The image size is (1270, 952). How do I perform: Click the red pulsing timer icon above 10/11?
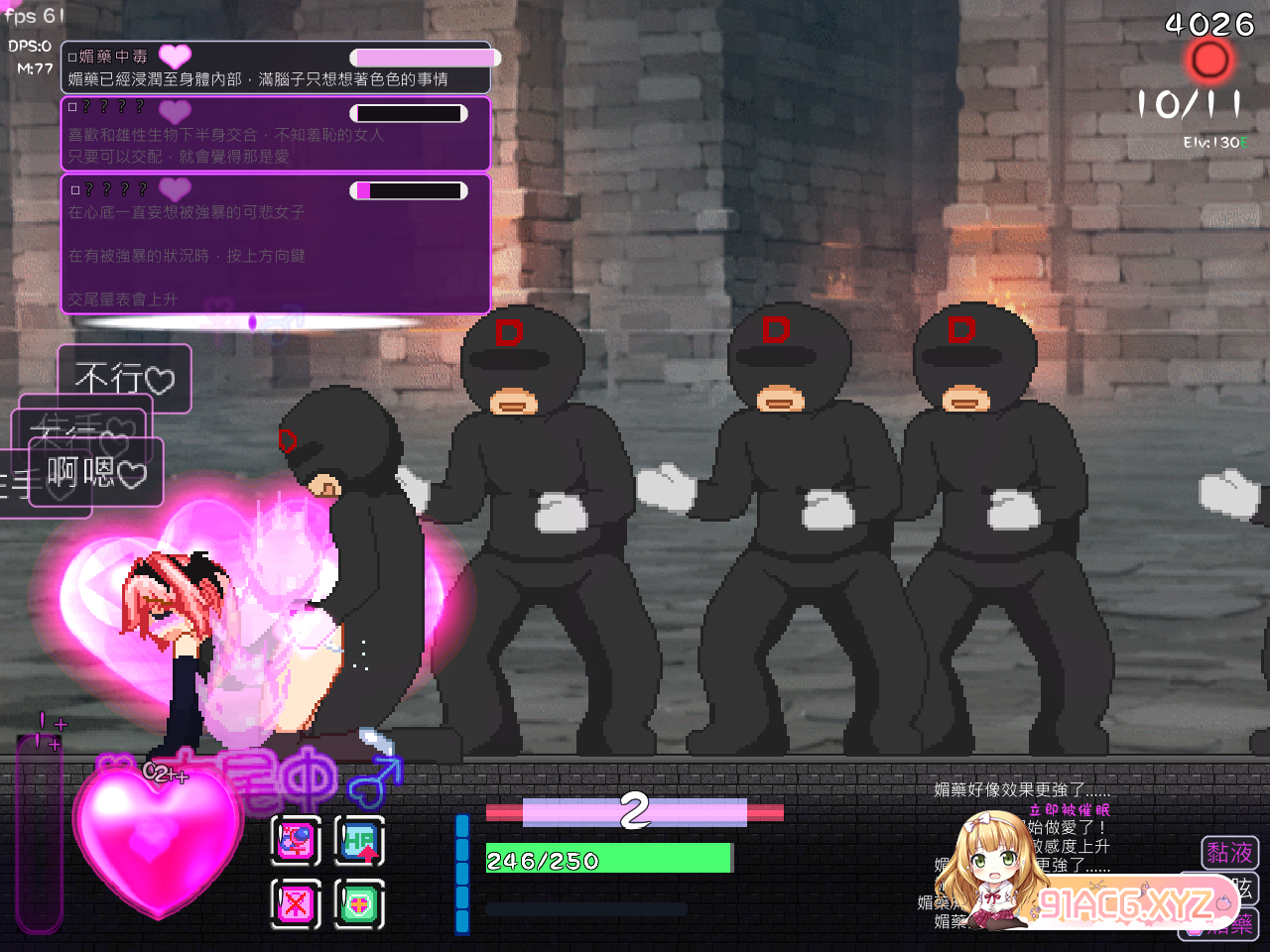tap(1208, 61)
